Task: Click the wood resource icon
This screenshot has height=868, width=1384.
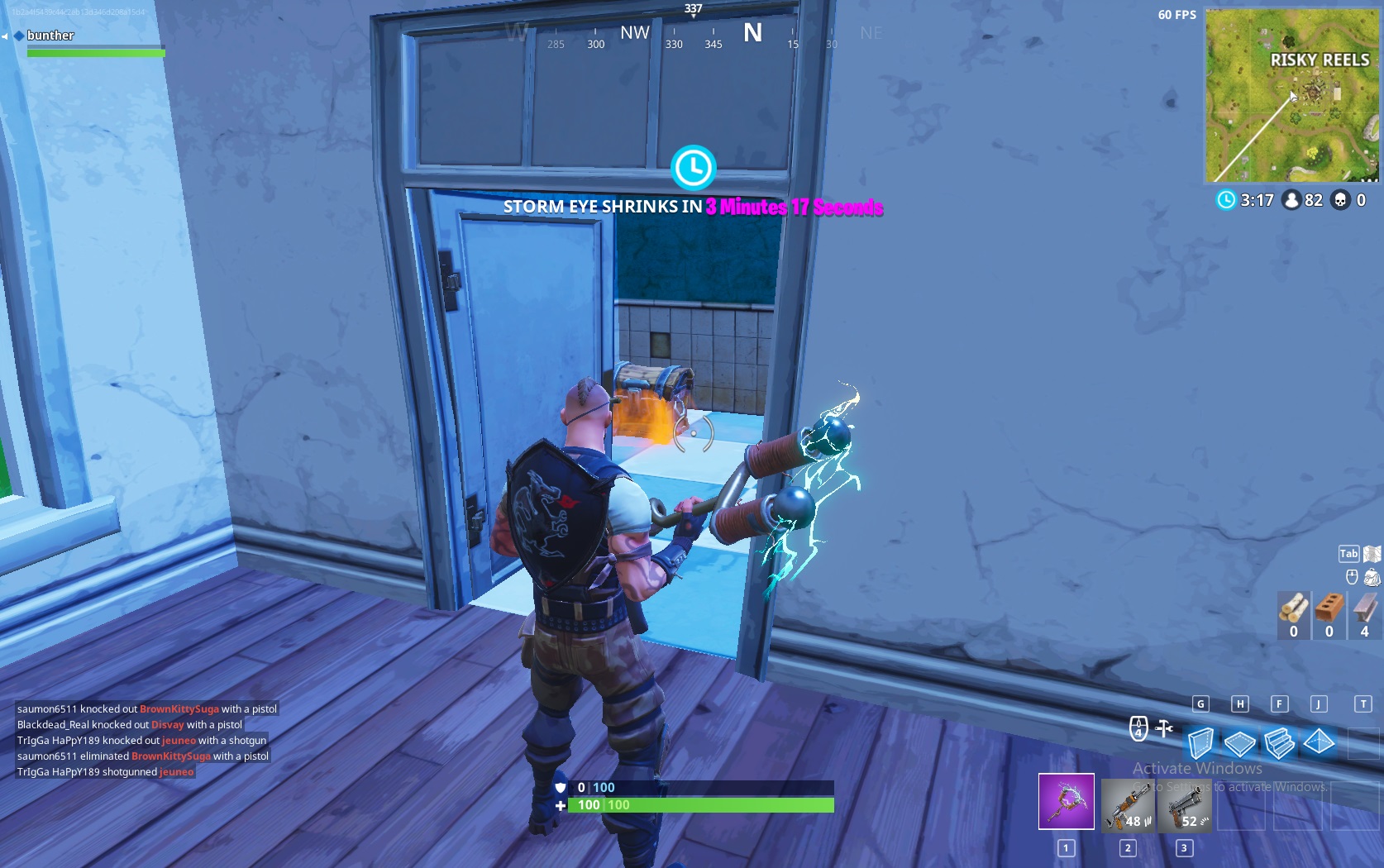Action: [x=1293, y=610]
